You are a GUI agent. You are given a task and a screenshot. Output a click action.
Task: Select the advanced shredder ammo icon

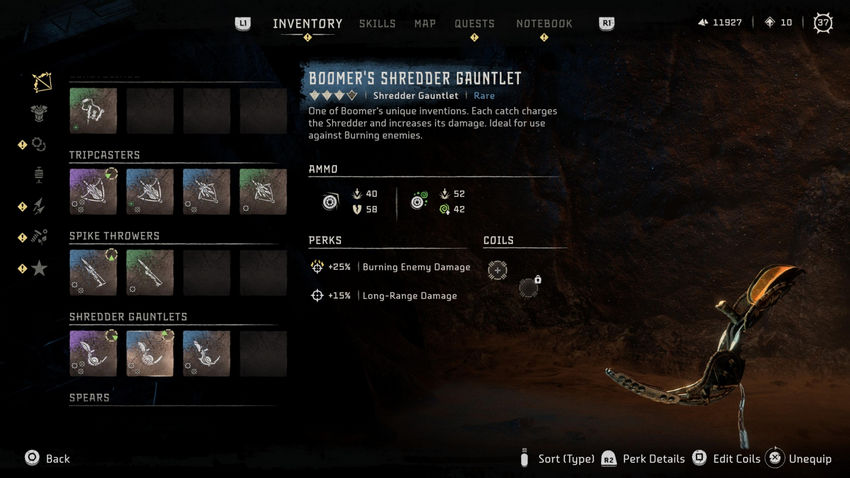tap(418, 201)
